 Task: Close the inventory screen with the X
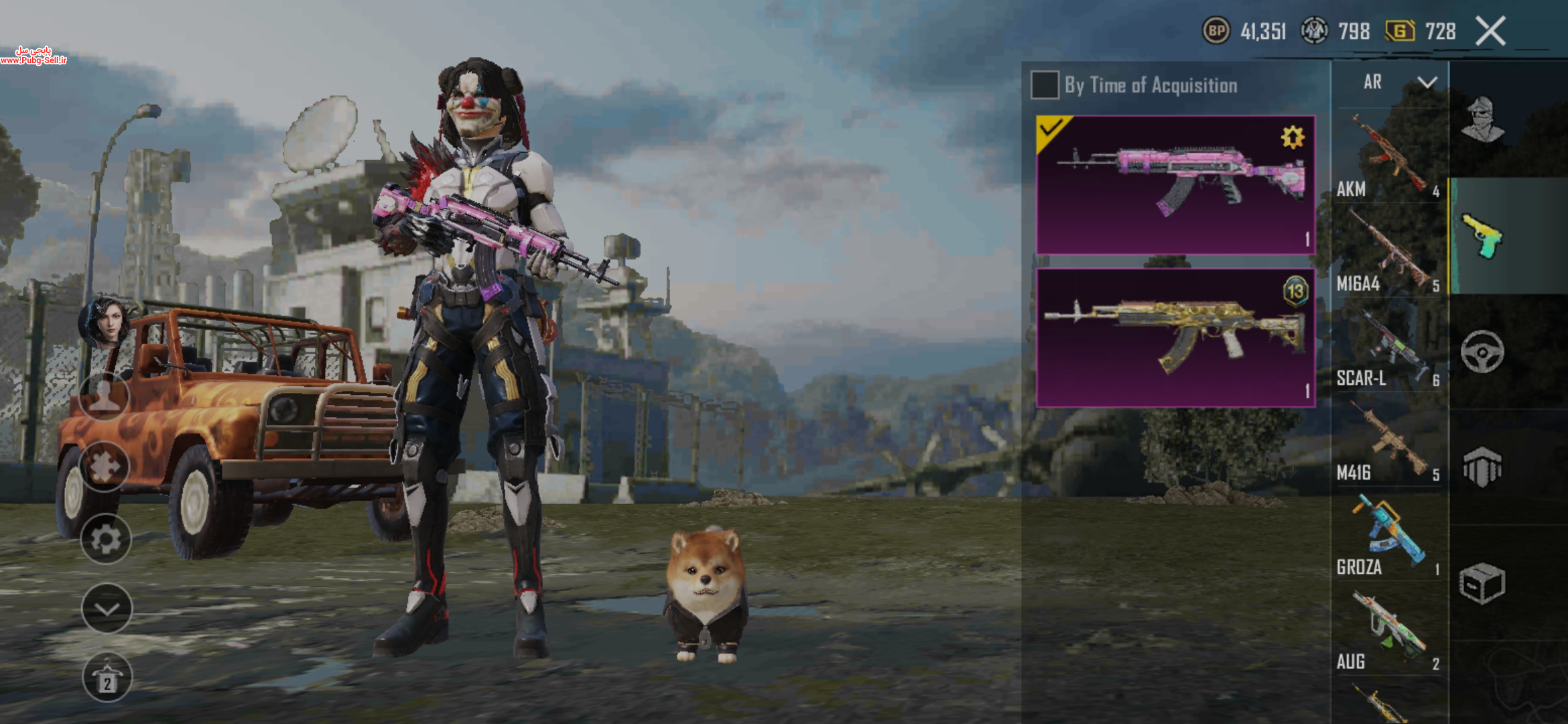tap(1490, 32)
